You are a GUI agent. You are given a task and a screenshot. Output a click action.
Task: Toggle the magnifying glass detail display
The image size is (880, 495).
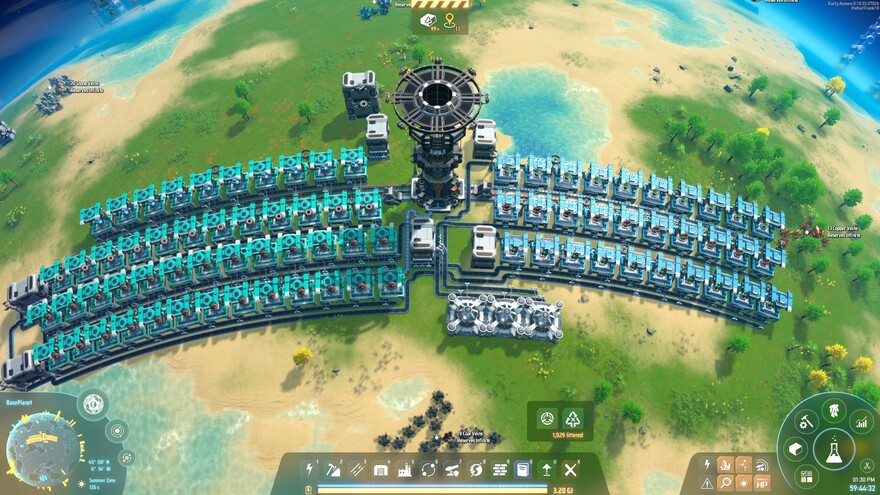726,482
